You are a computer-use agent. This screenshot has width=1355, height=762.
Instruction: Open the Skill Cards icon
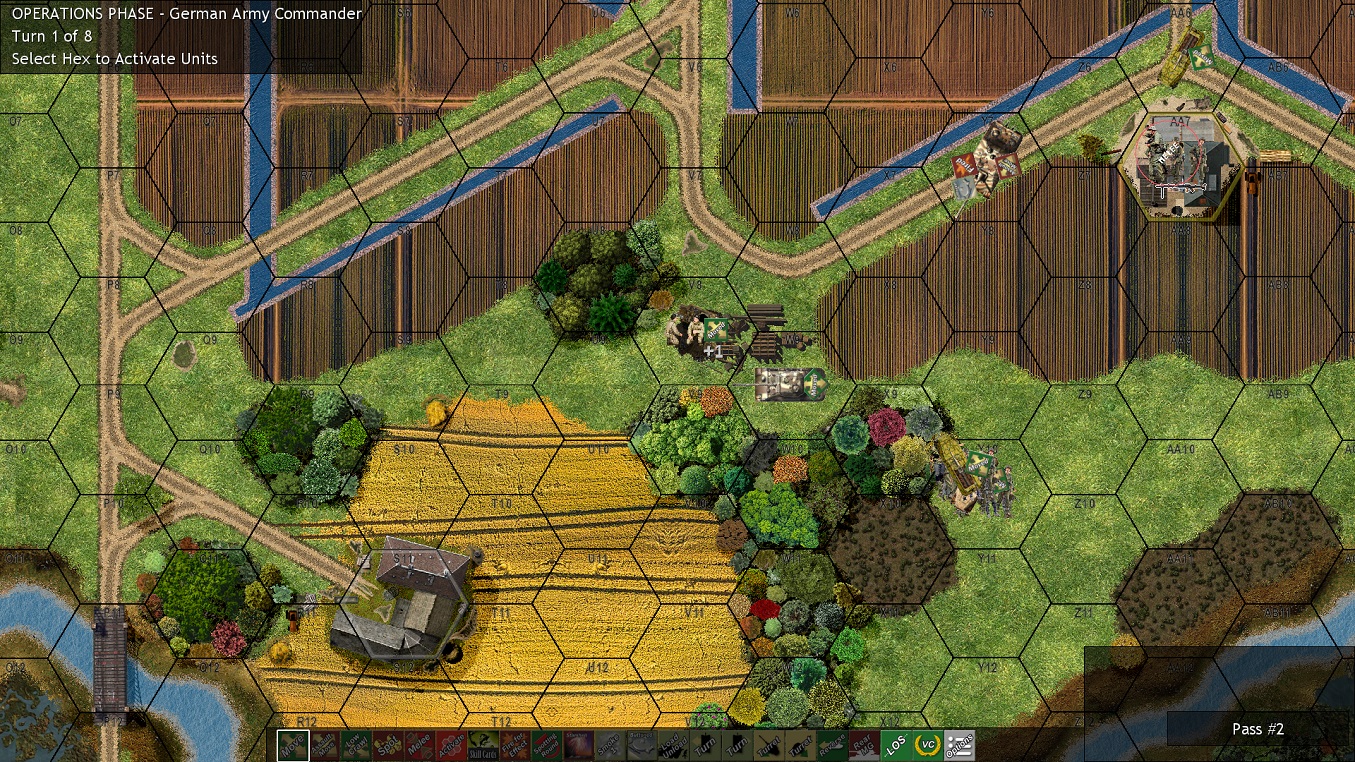pyautogui.click(x=482, y=744)
